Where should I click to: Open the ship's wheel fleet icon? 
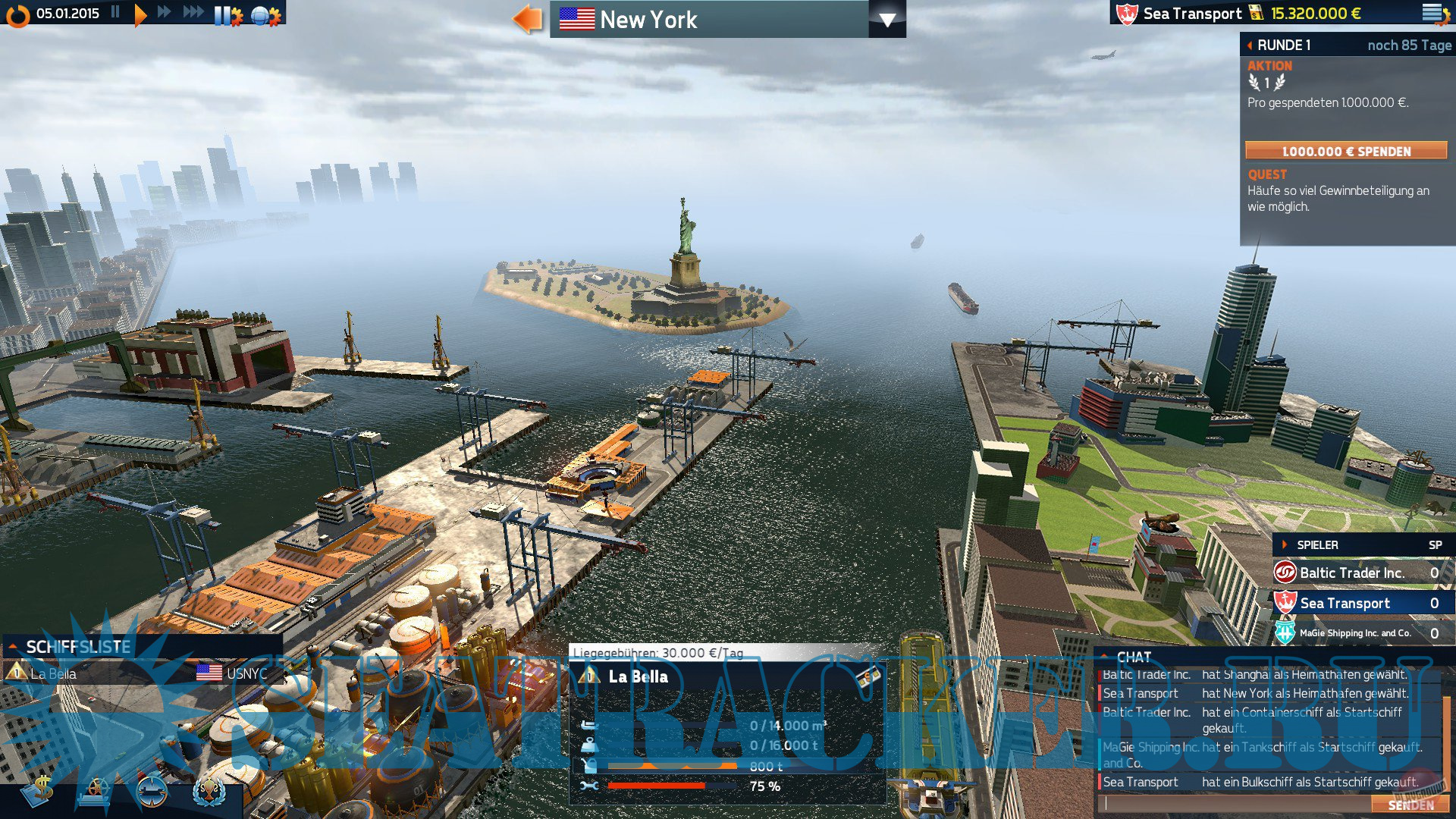[95, 792]
